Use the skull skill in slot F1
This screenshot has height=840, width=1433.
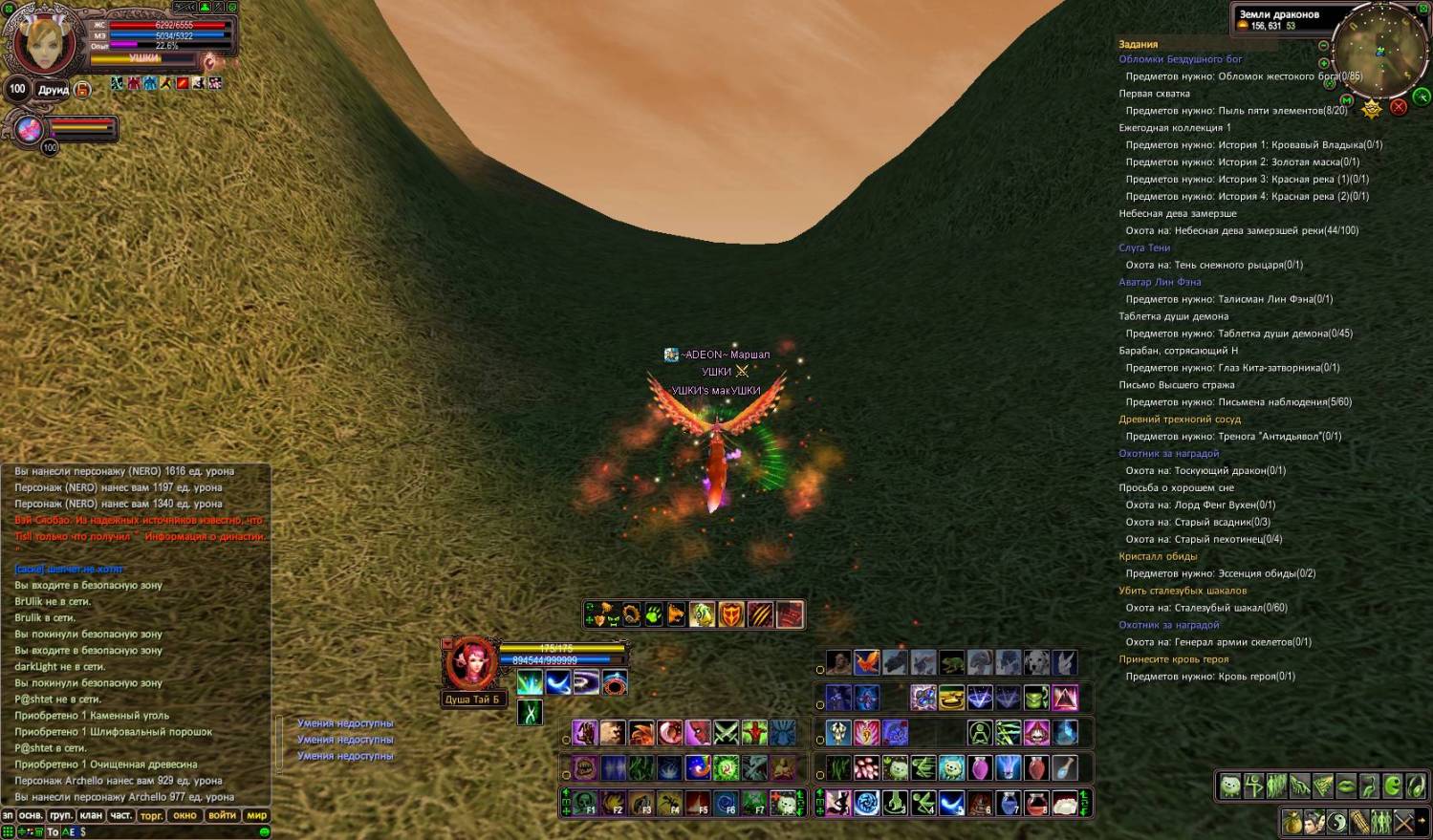[584, 803]
